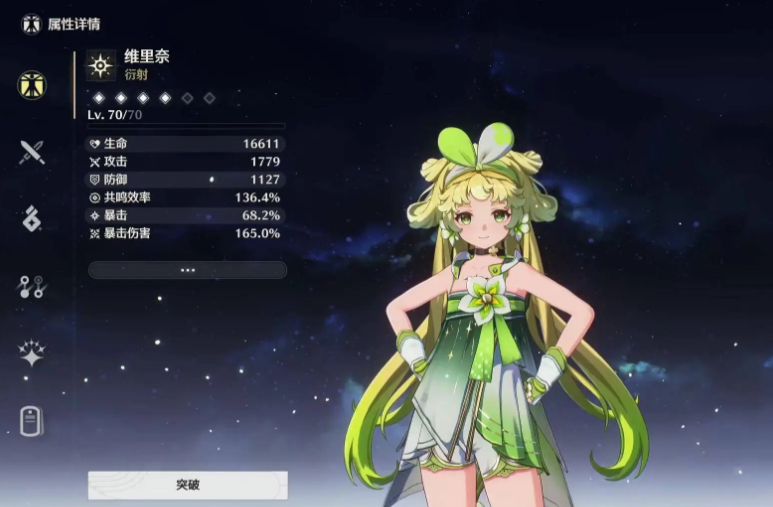Switch to the sparkle resonance chain tab
Viewport: 773px width, 507px height.
pyautogui.click(x=32, y=353)
